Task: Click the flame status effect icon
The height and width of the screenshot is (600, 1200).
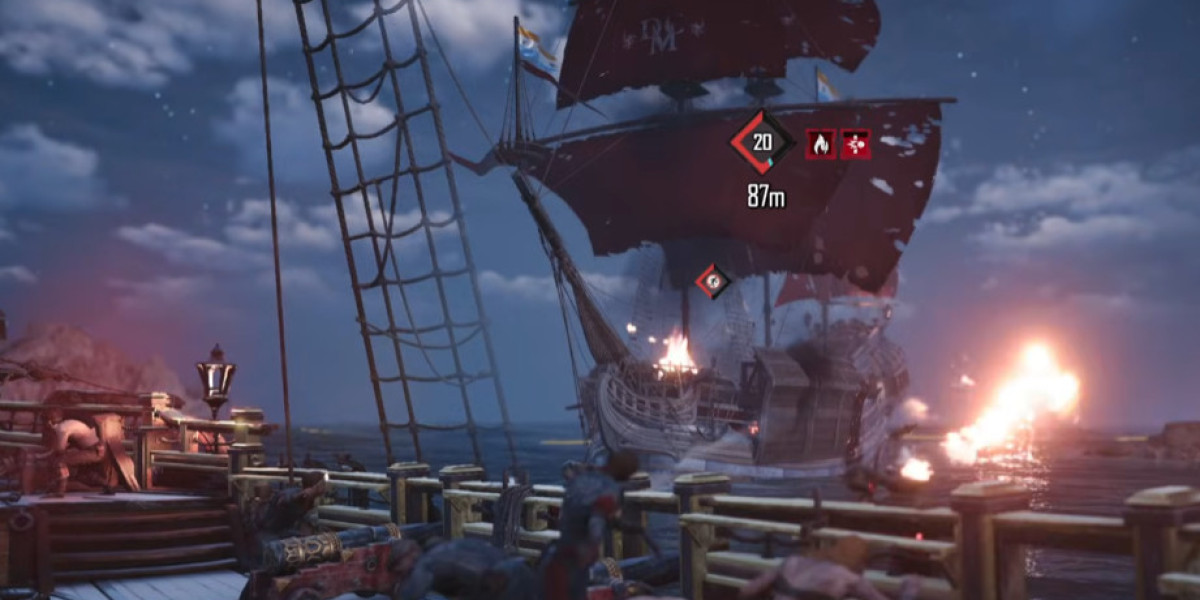Action: (x=821, y=144)
